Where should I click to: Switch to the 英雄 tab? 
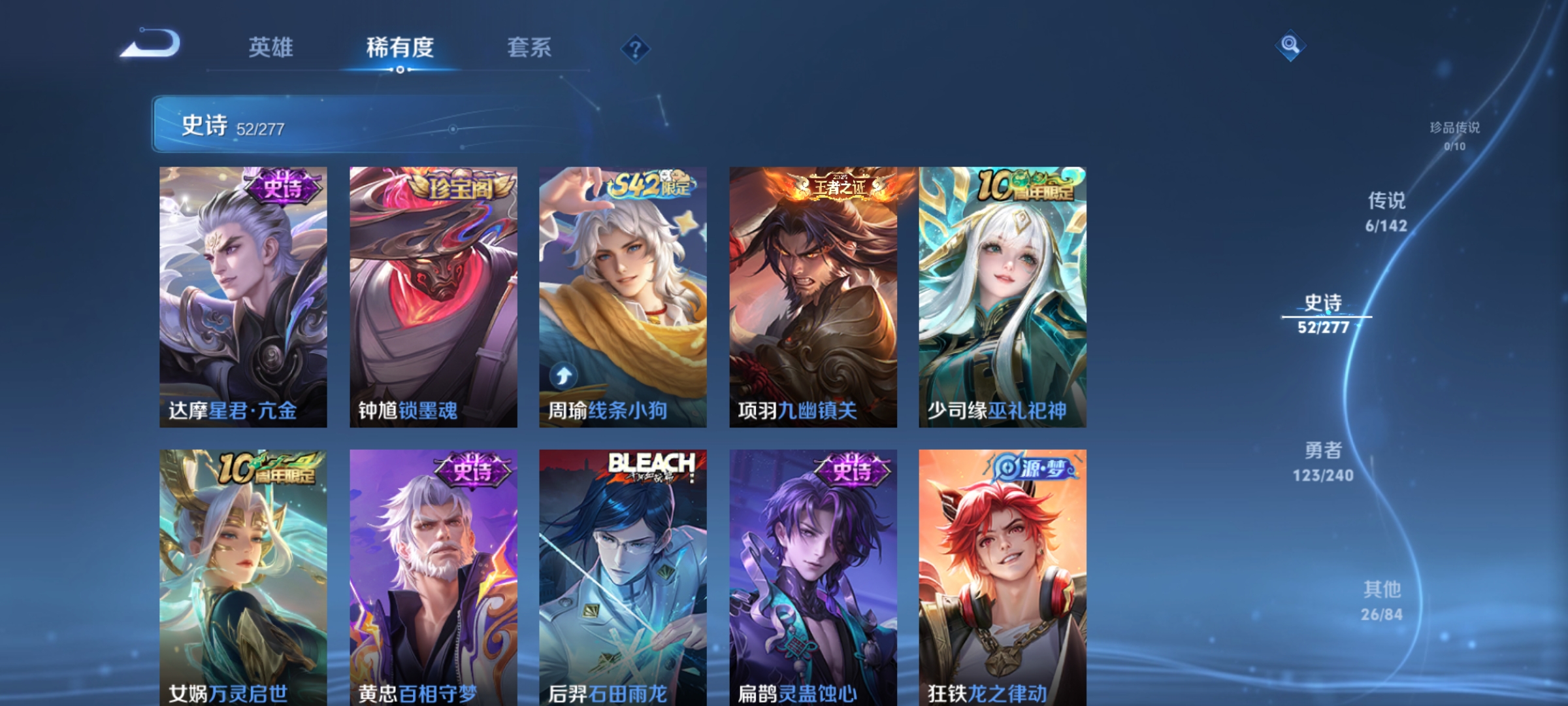271,48
